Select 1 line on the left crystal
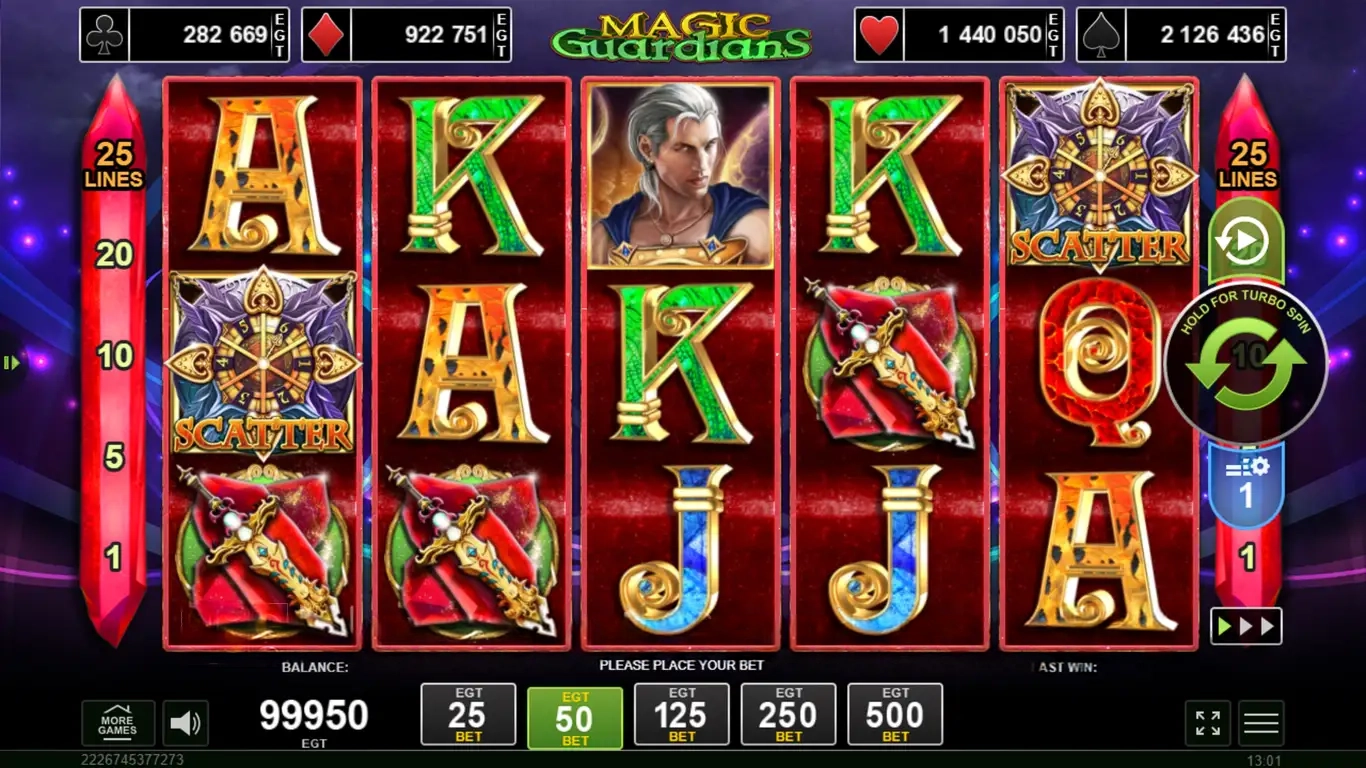 114,557
